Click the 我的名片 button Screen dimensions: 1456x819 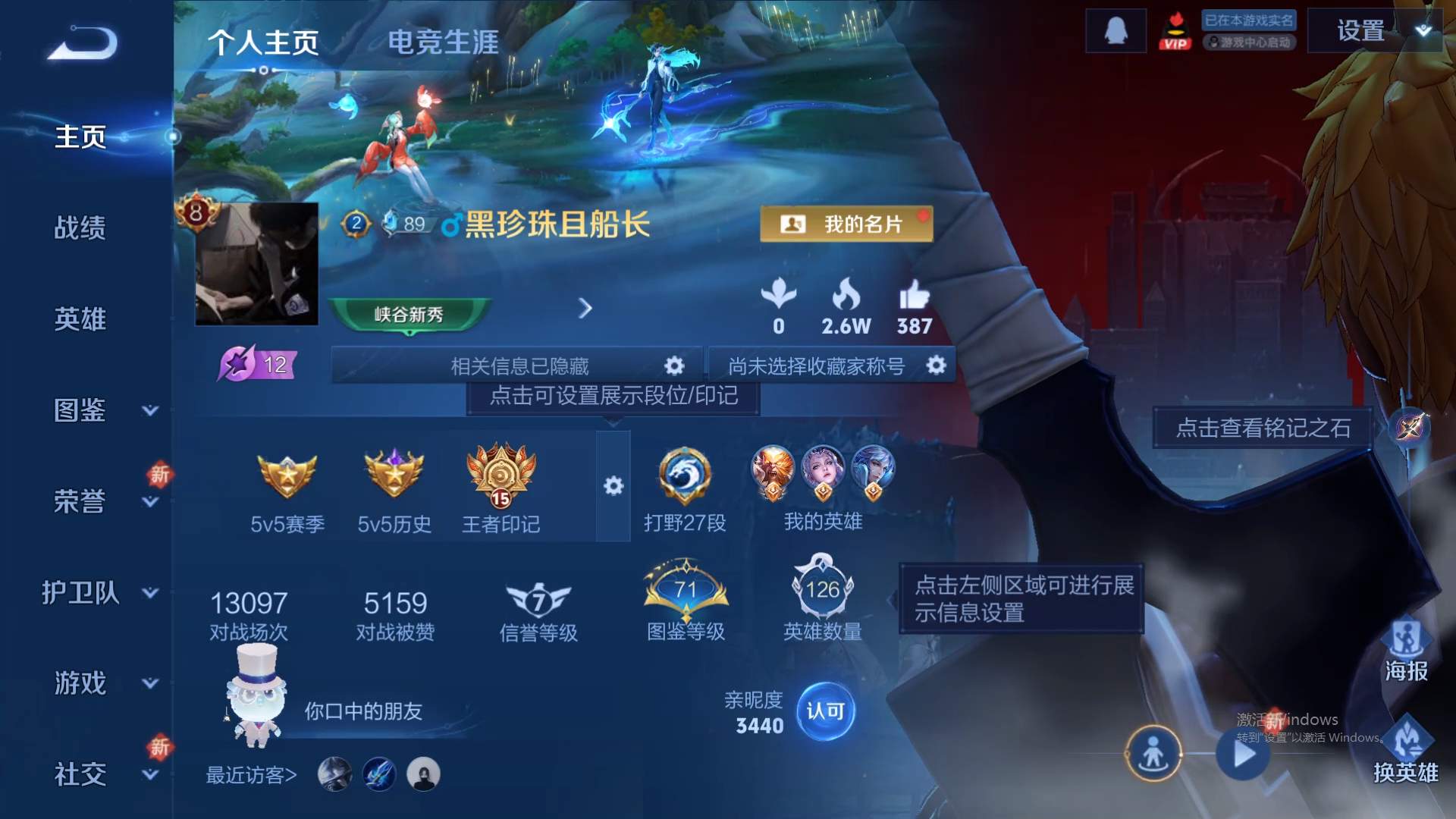846,223
